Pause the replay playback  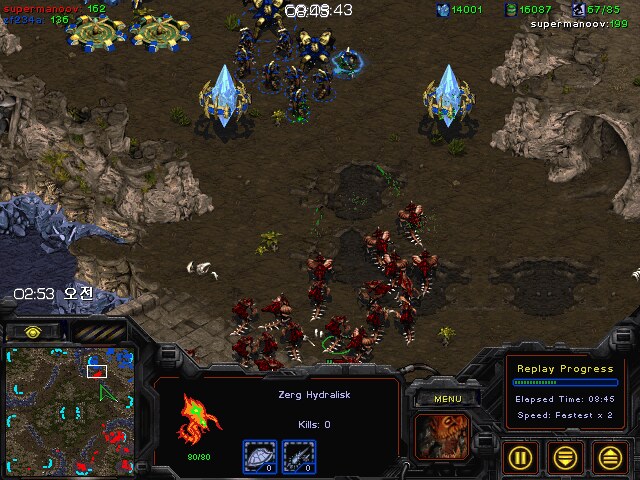[520, 458]
